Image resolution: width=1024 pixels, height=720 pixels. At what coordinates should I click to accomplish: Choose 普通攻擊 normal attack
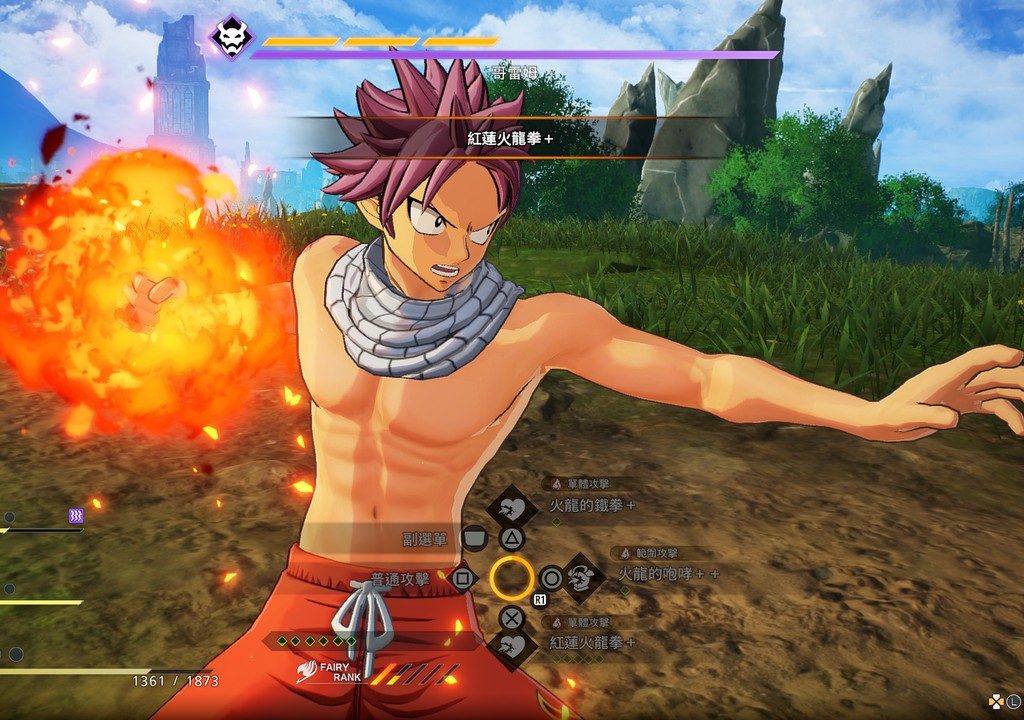click(x=461, y=578)
